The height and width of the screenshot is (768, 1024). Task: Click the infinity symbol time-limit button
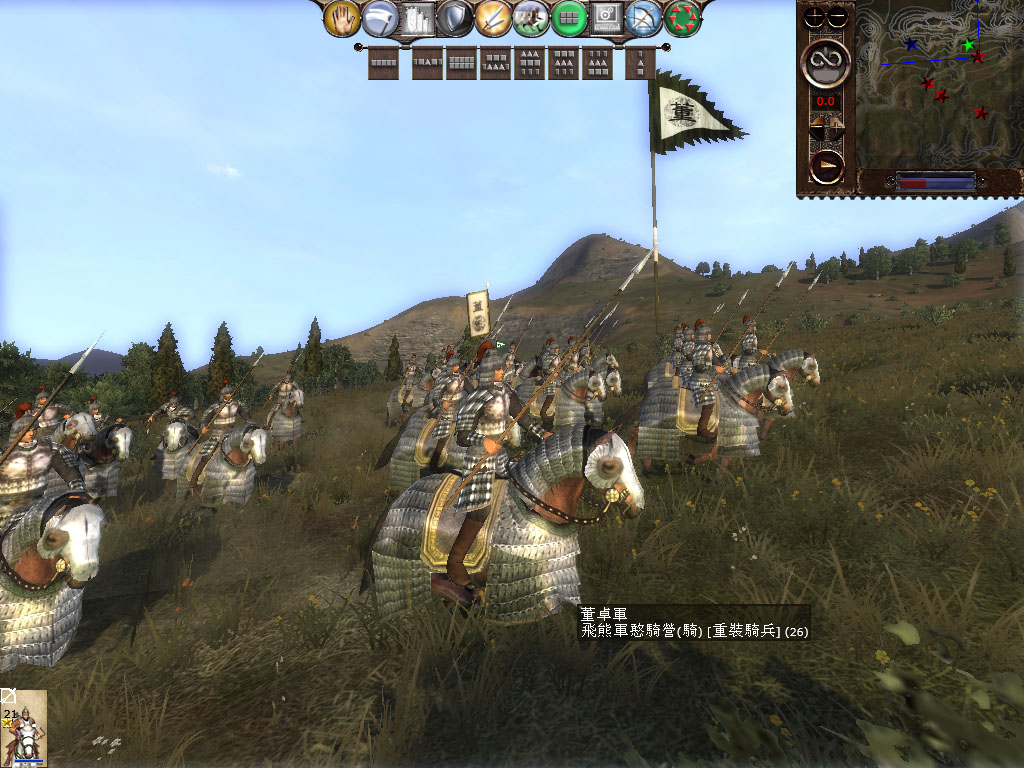827,63
